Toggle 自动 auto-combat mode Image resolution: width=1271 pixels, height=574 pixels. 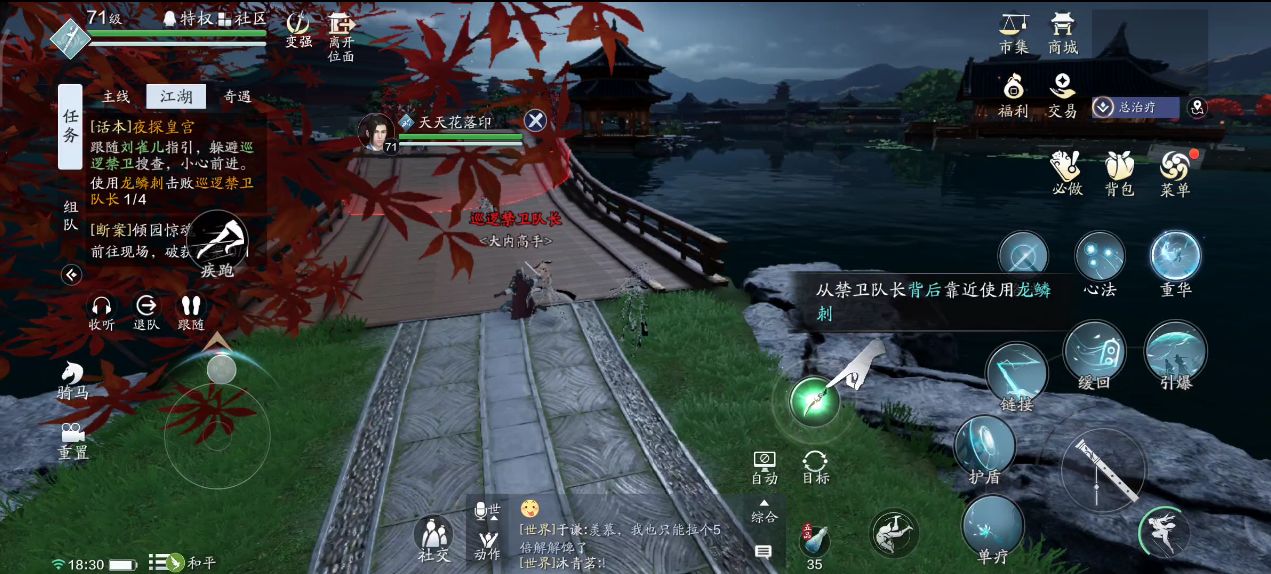click(x=764, y=466)
